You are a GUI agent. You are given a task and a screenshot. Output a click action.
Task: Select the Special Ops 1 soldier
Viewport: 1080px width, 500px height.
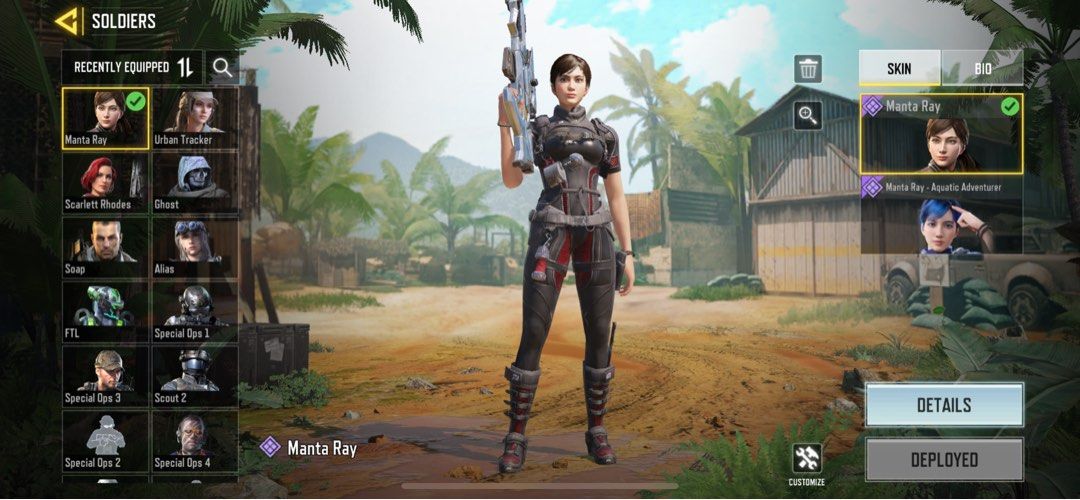194,312
